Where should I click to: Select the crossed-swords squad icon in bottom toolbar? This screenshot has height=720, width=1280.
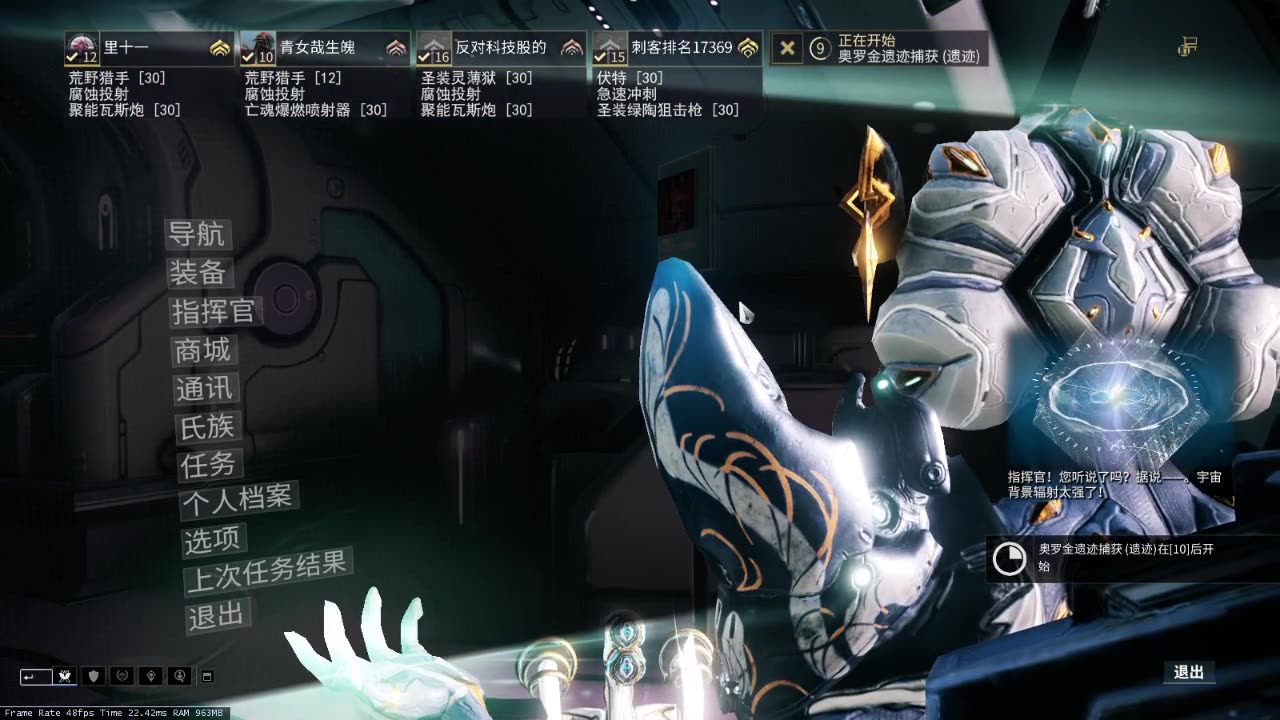[64, 676]
